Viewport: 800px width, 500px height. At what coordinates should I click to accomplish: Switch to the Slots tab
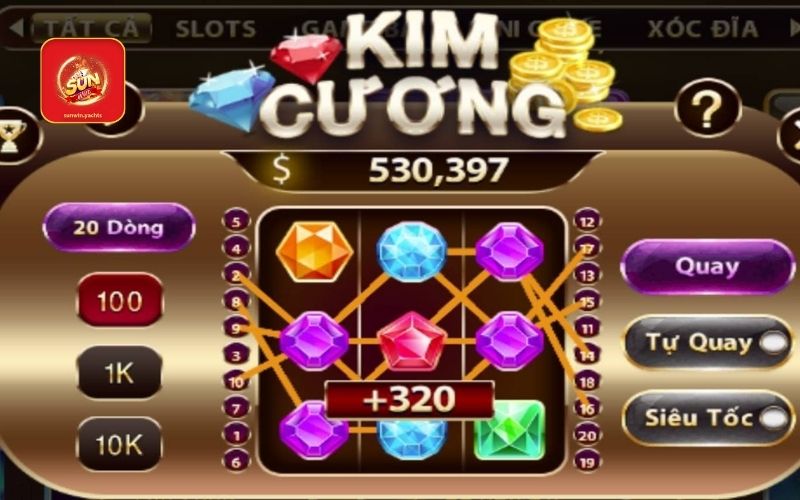pyautogui.click(x=216, y=28)
